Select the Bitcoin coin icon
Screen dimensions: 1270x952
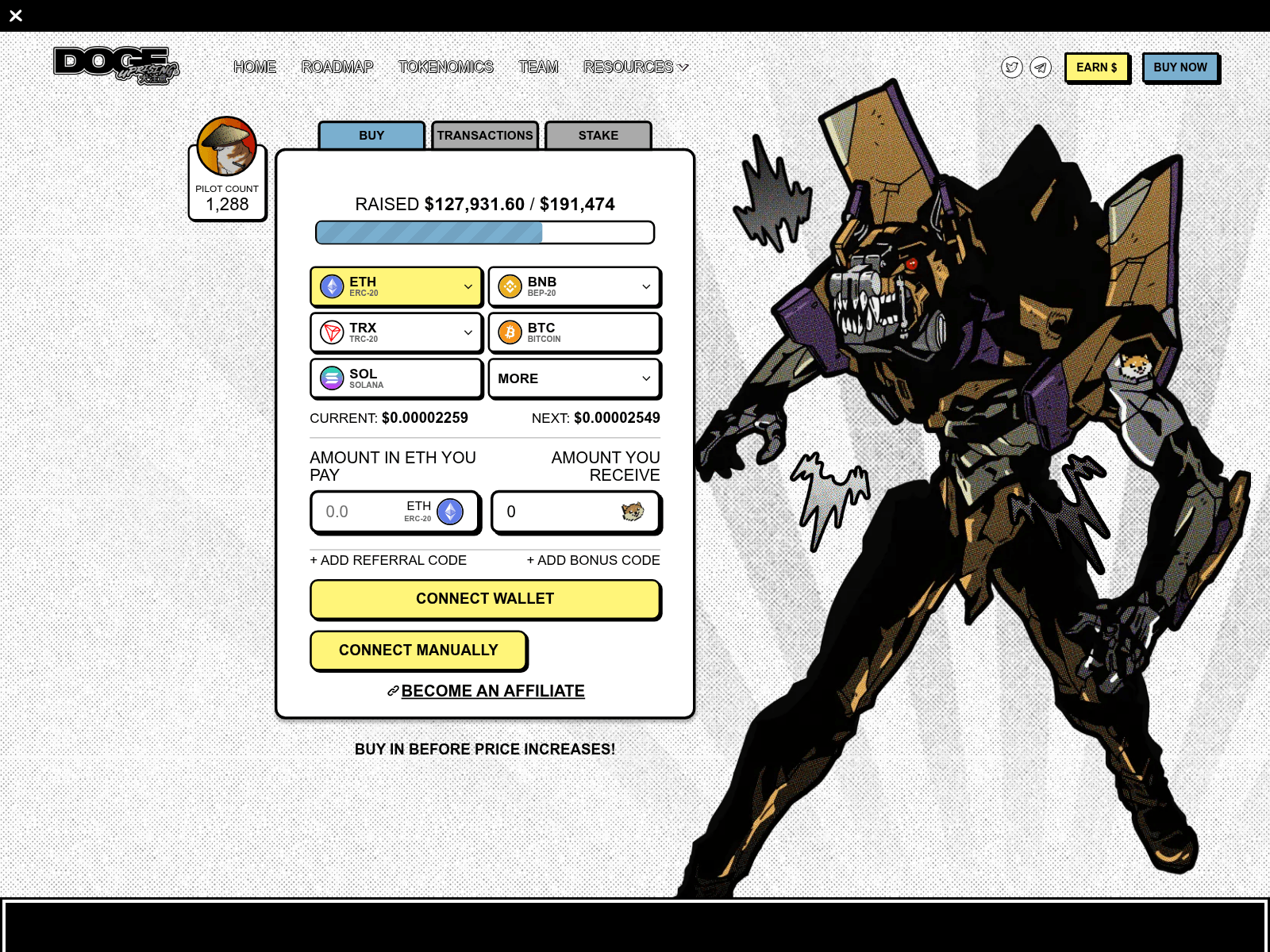click(x=510, y=332)
